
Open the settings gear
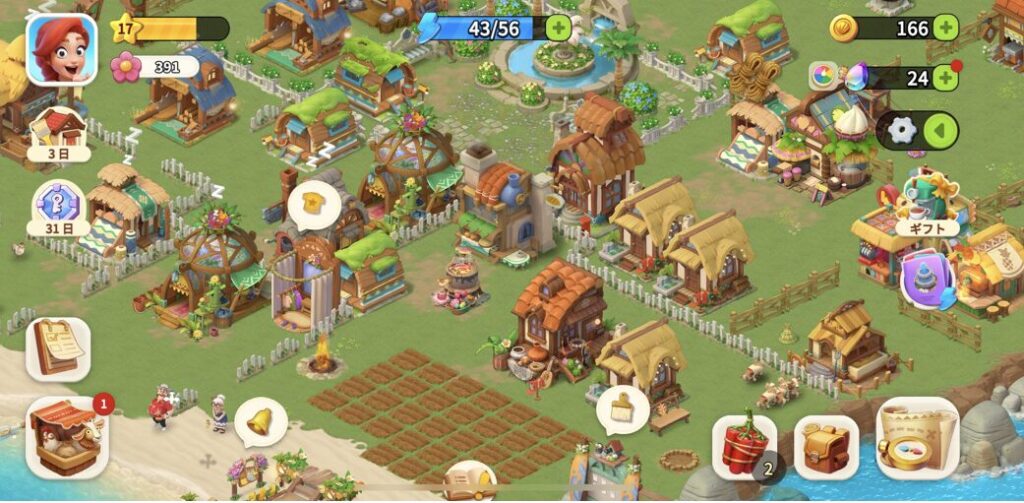point(902,131)
